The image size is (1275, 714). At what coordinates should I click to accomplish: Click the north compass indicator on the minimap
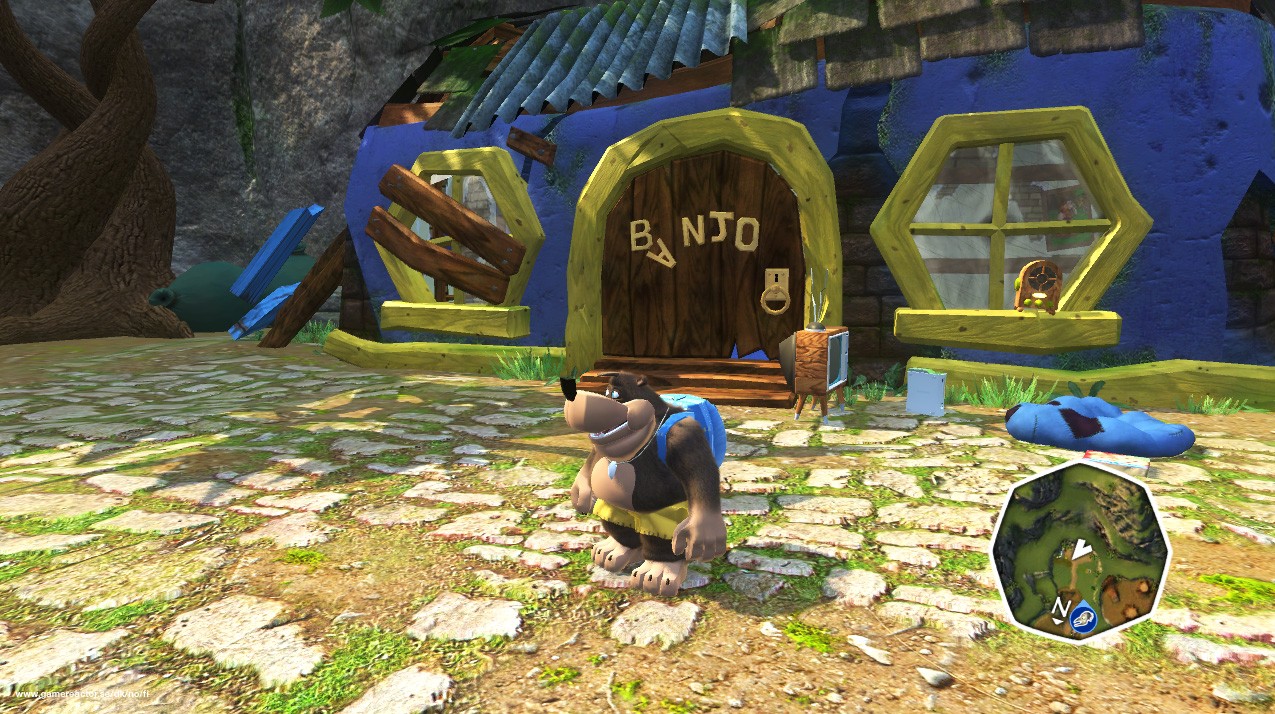(x=1060, y=607)
